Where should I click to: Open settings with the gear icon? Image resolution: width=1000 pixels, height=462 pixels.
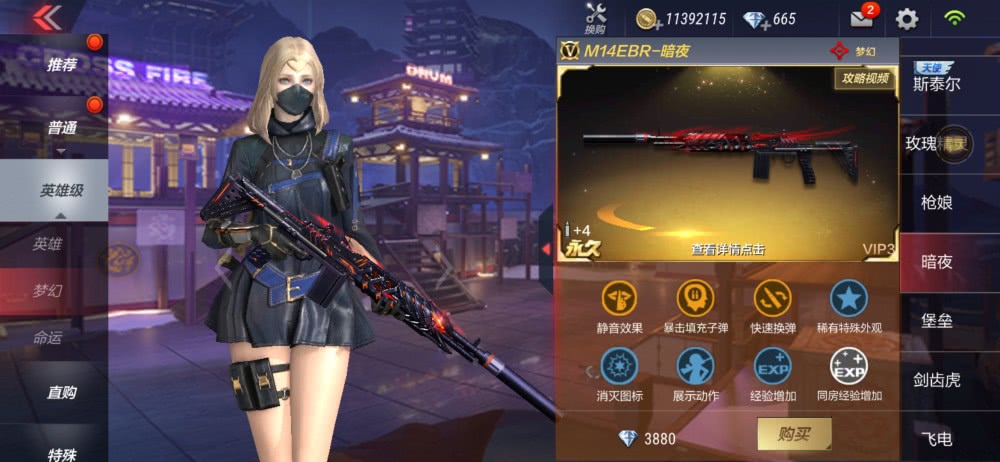tap(907, 18)
